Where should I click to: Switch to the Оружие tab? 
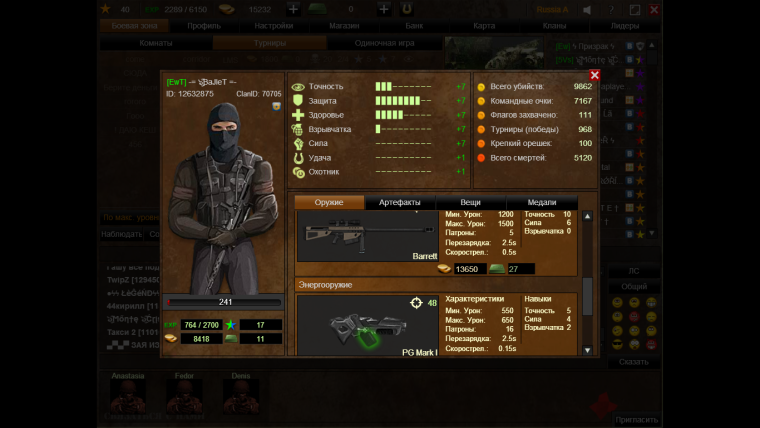329,202
